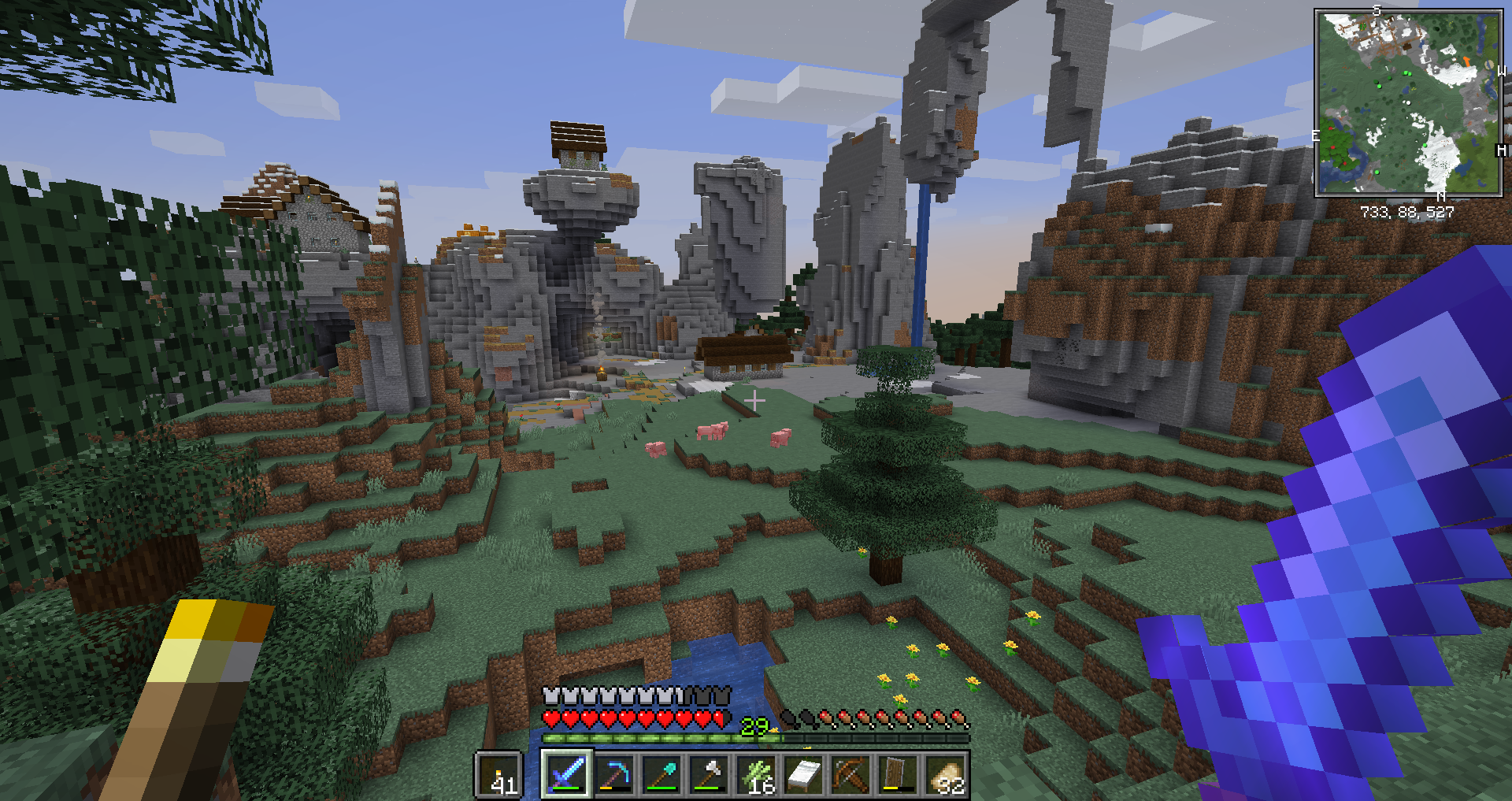The height and width of the screenshot is (801, 1512).
Task: Select the enchanted diamond sword slot
Action: coord(567,774)
